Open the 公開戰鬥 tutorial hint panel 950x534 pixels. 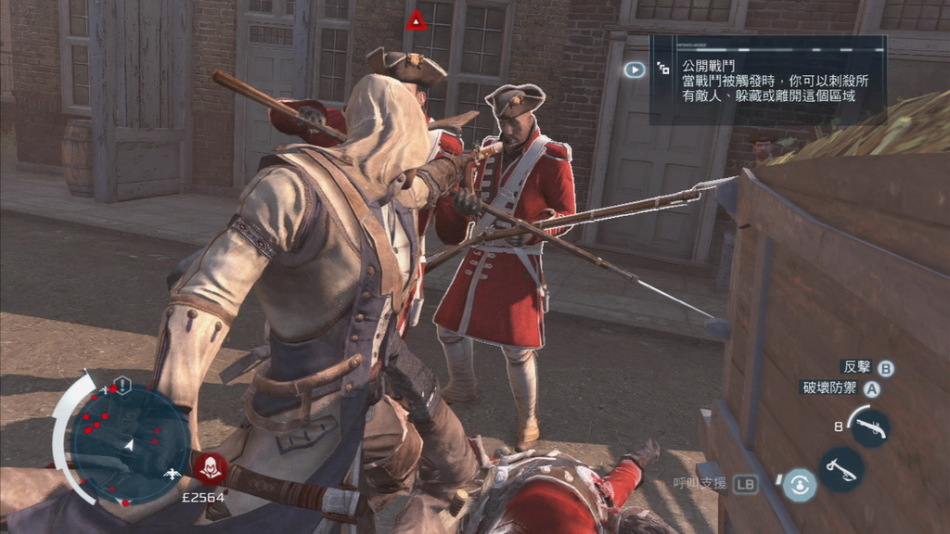(x=767, y=80)
